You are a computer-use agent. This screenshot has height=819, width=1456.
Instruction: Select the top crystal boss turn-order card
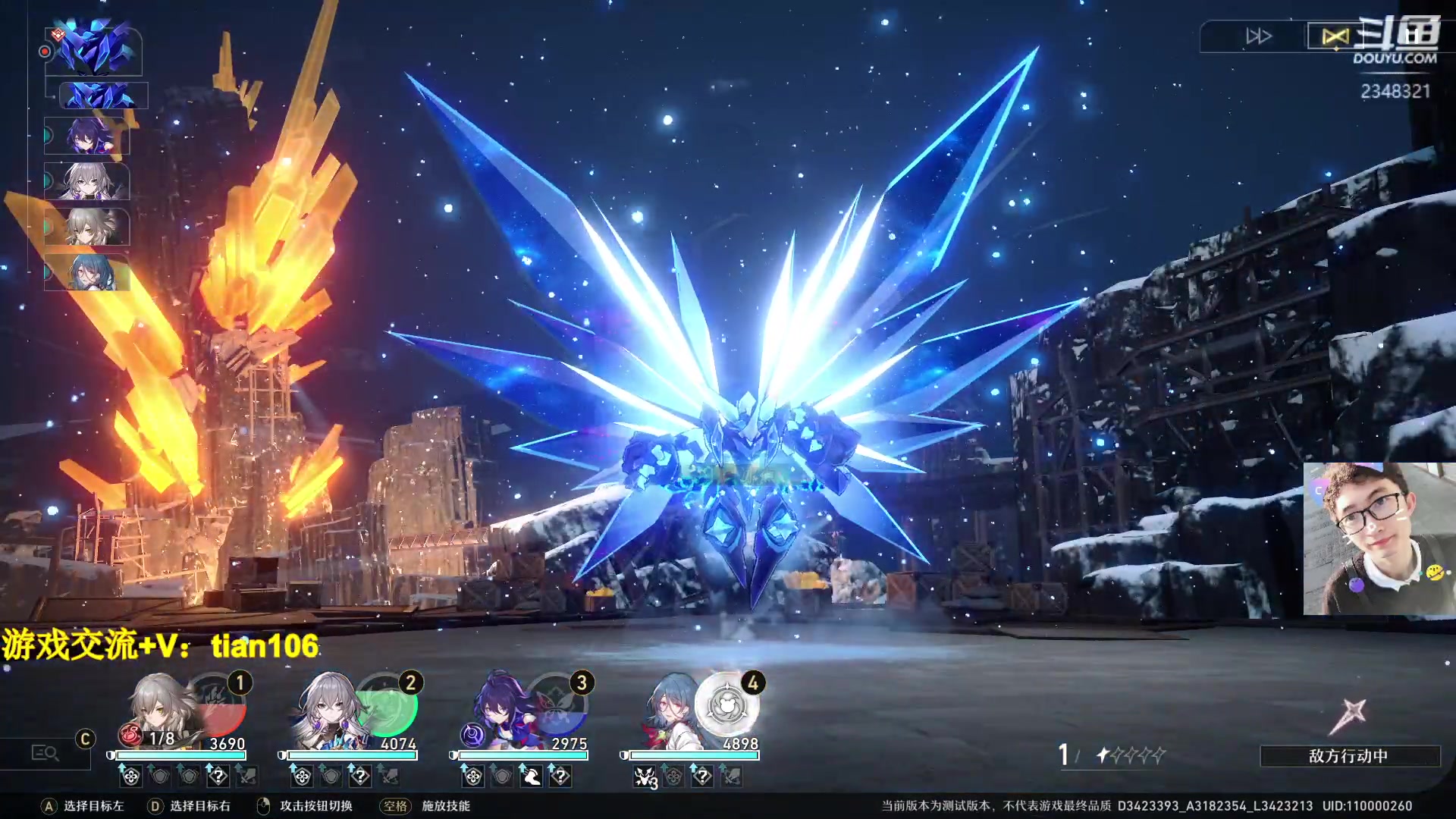94,50
